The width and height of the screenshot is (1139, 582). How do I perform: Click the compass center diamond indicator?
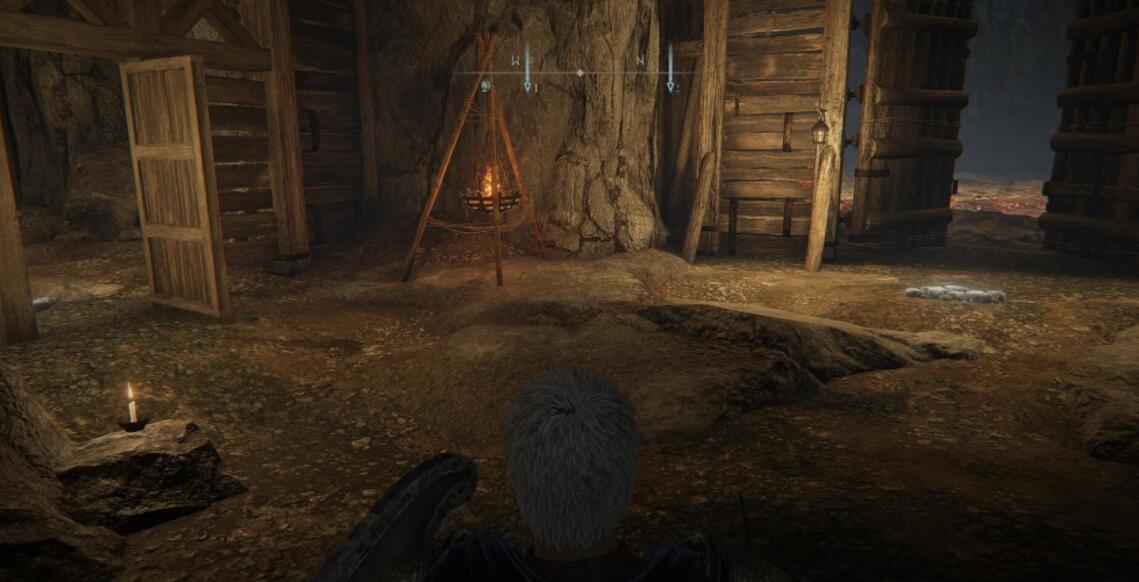click(x=580, y=73)
